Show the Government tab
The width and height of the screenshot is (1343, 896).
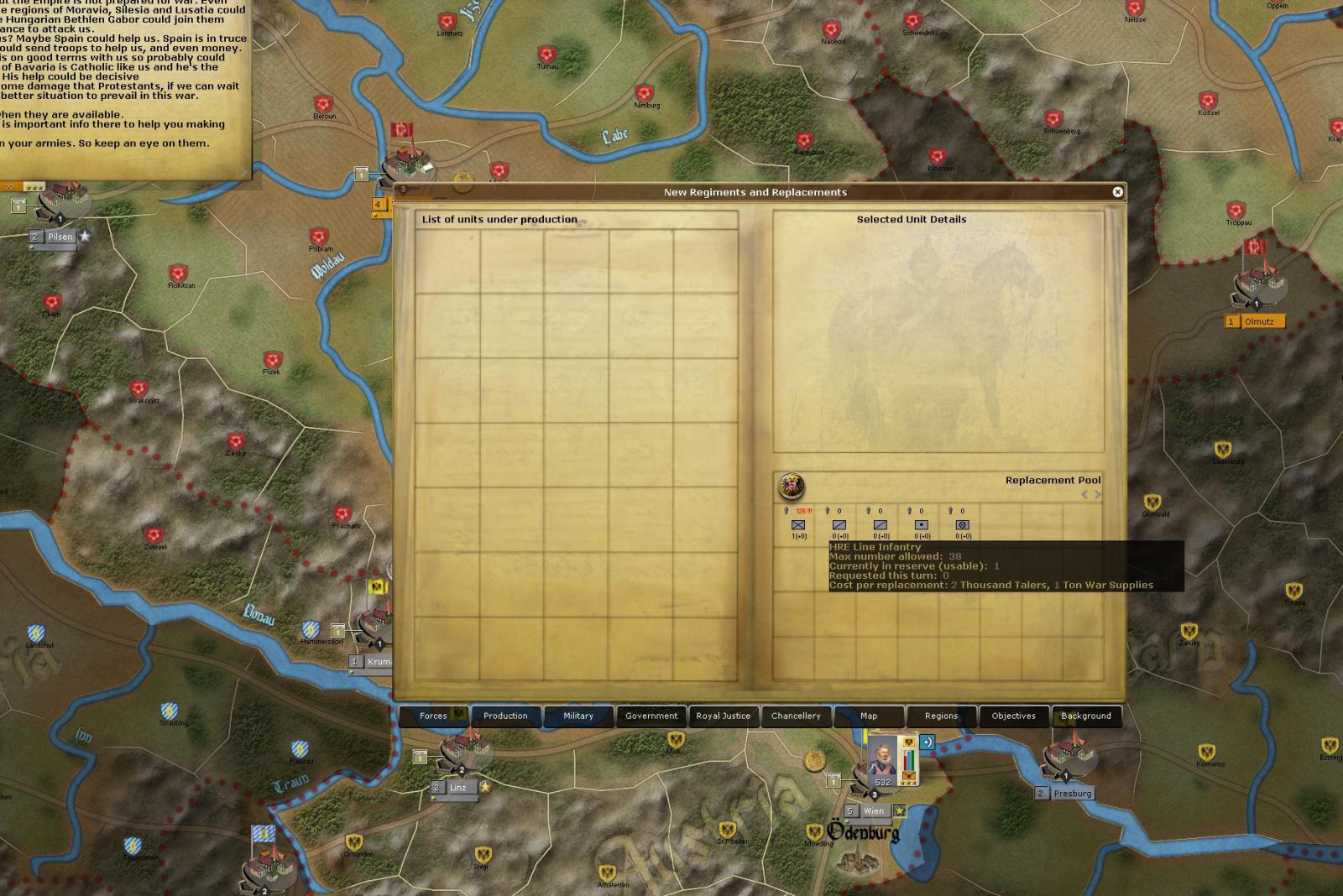[x=651, y=716]
